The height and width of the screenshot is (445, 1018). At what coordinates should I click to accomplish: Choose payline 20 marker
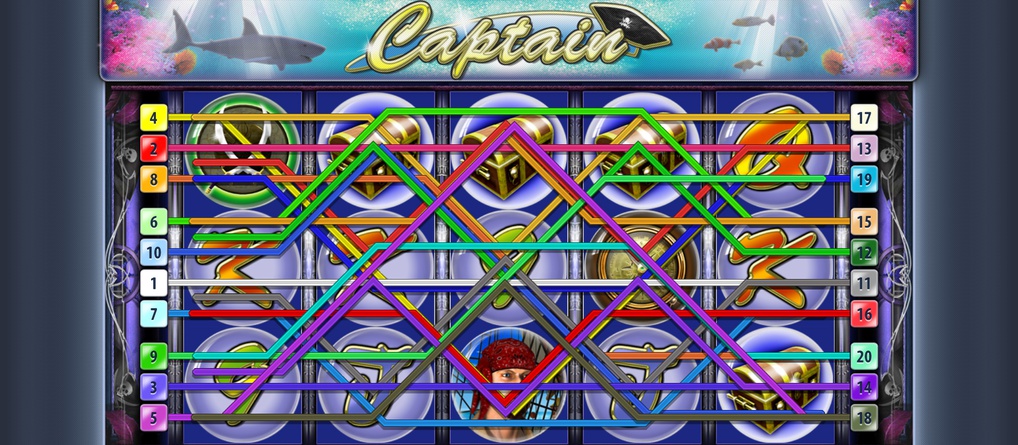[864, 354]
